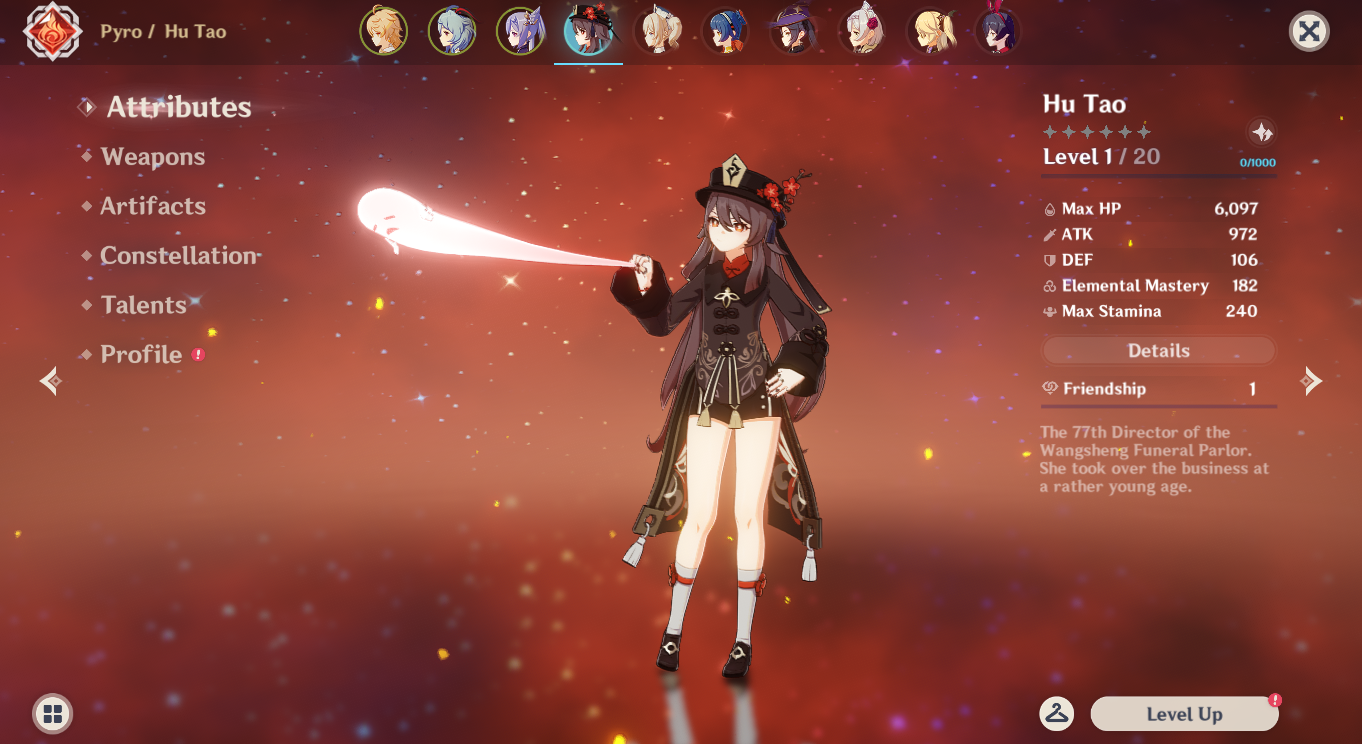Select Noelle's portrait
Viewport: 1362px width, 744px height.
pos(862,31)
